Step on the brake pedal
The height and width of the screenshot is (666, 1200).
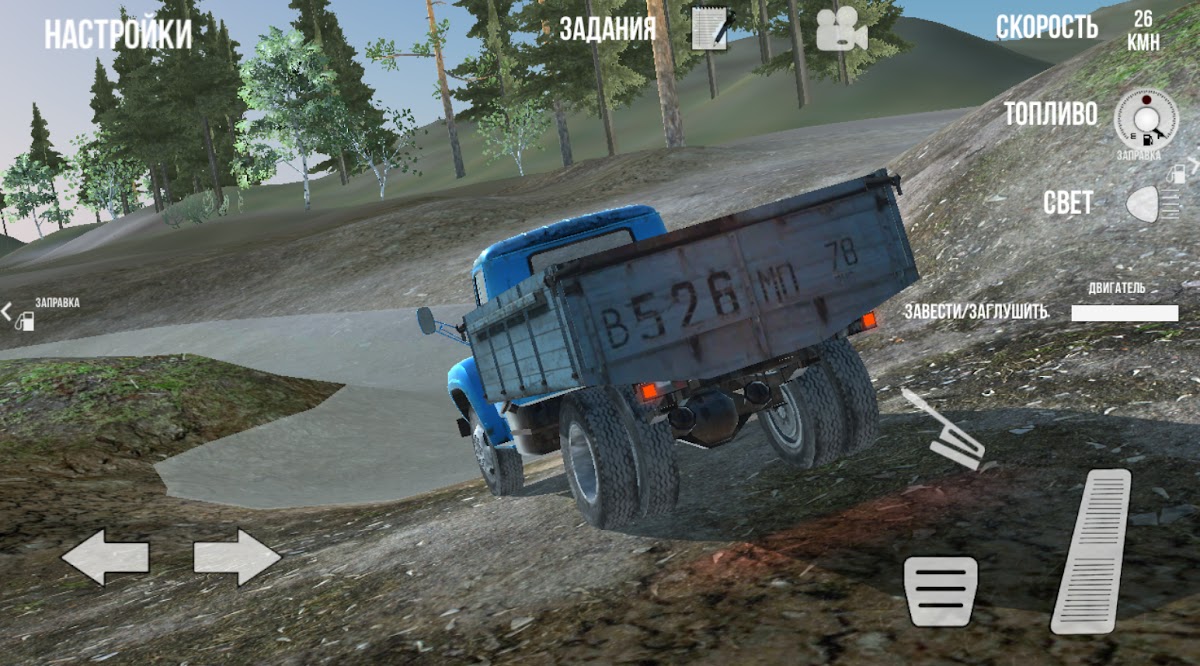coord(940,591)
